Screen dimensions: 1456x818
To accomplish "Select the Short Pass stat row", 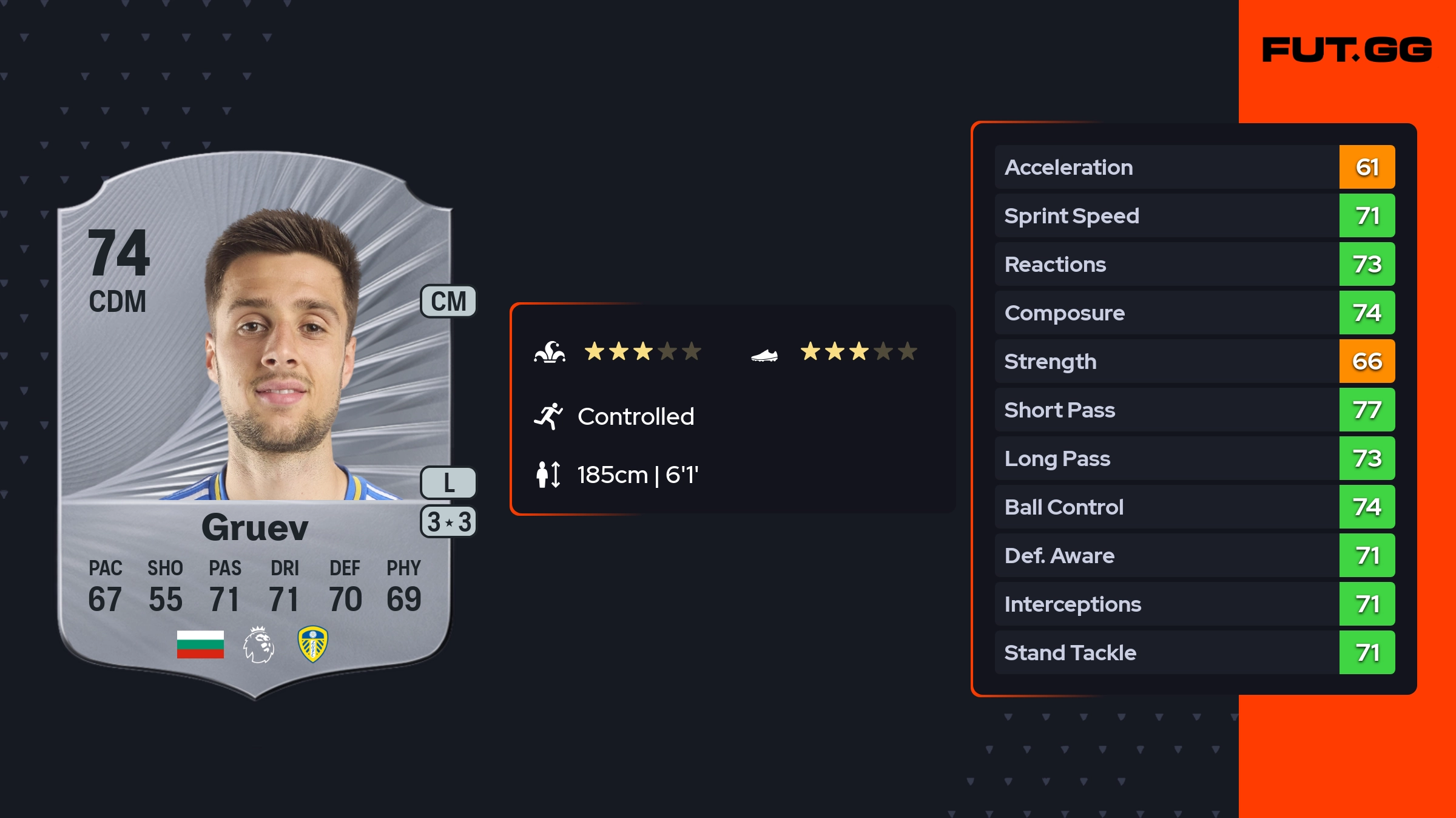I will coord(1194,410).
